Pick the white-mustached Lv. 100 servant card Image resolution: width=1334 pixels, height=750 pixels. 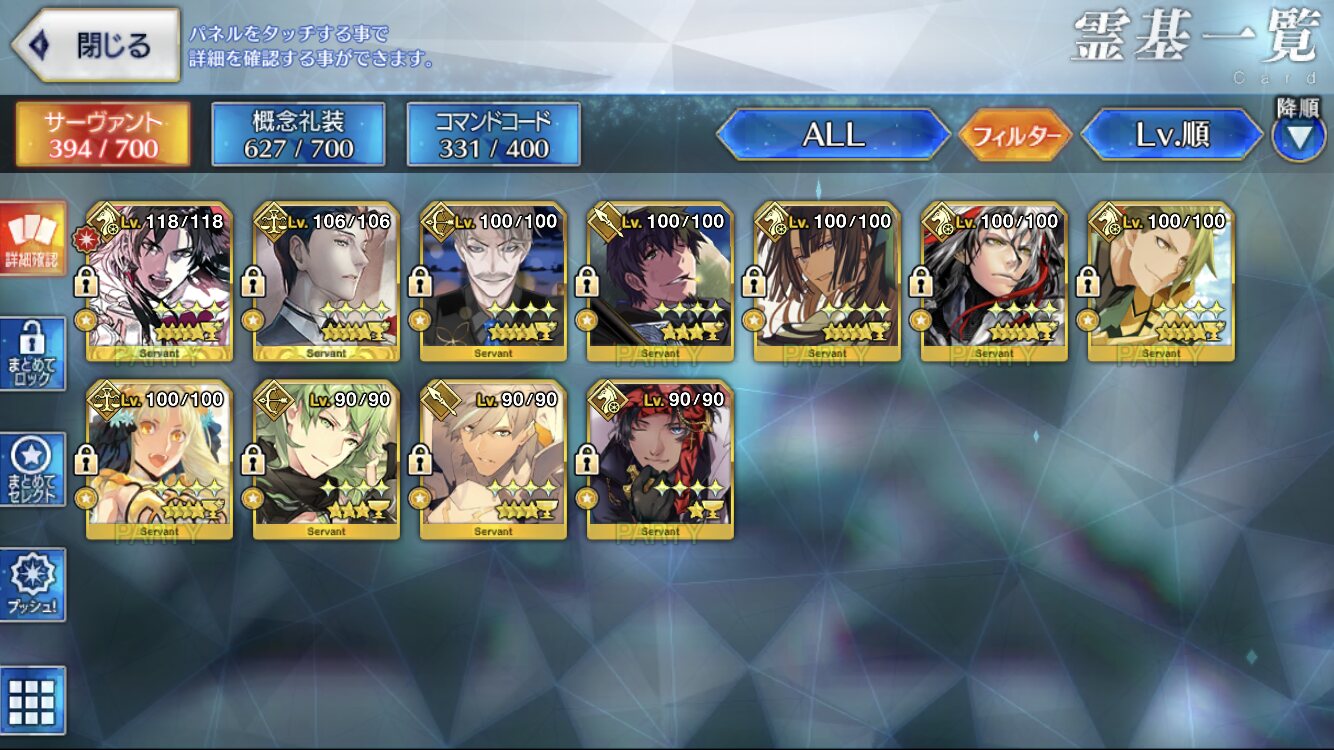pyautogui.click(x=494, y=281)
